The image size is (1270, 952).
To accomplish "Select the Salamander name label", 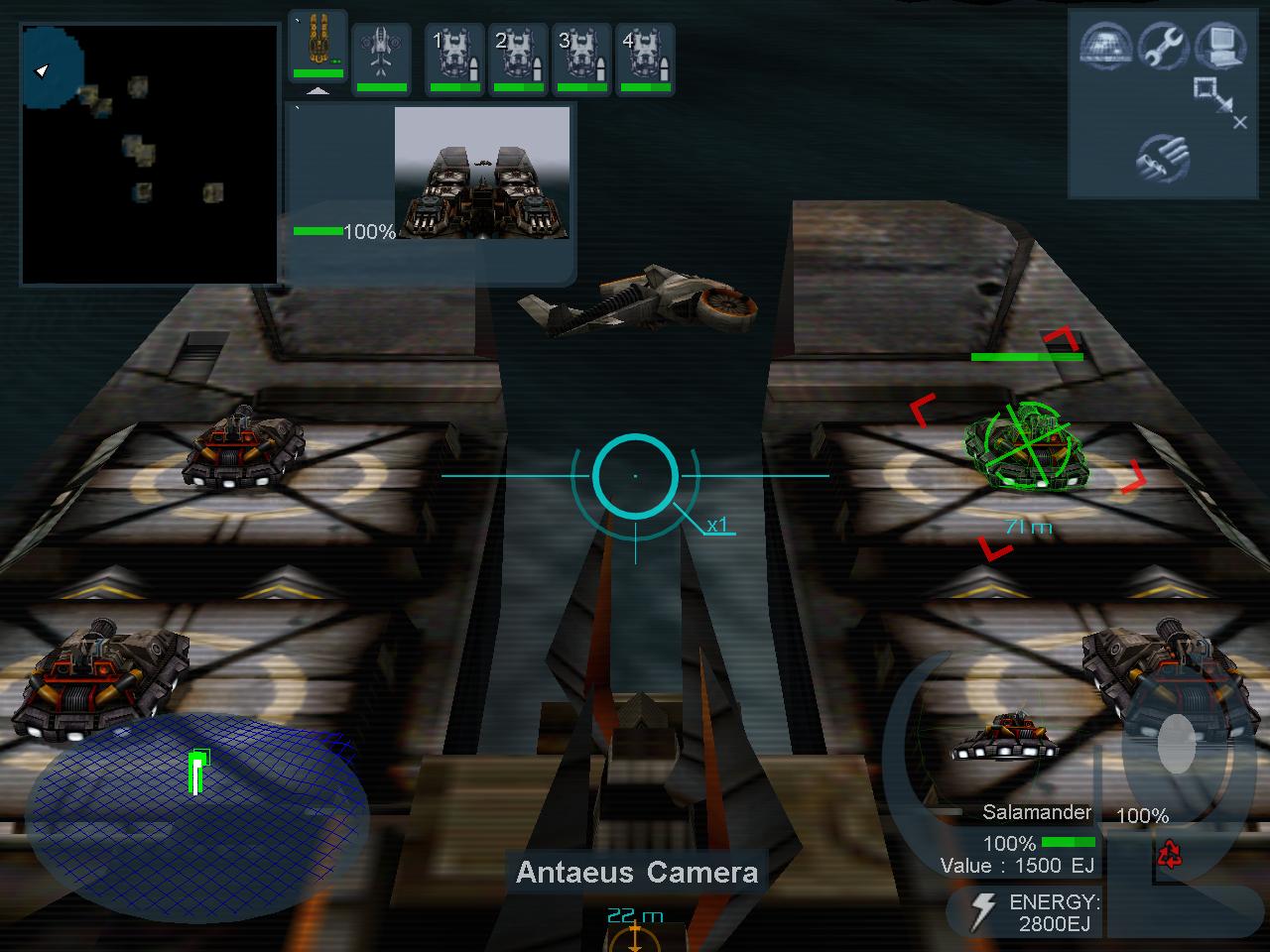I will 1036,812.
